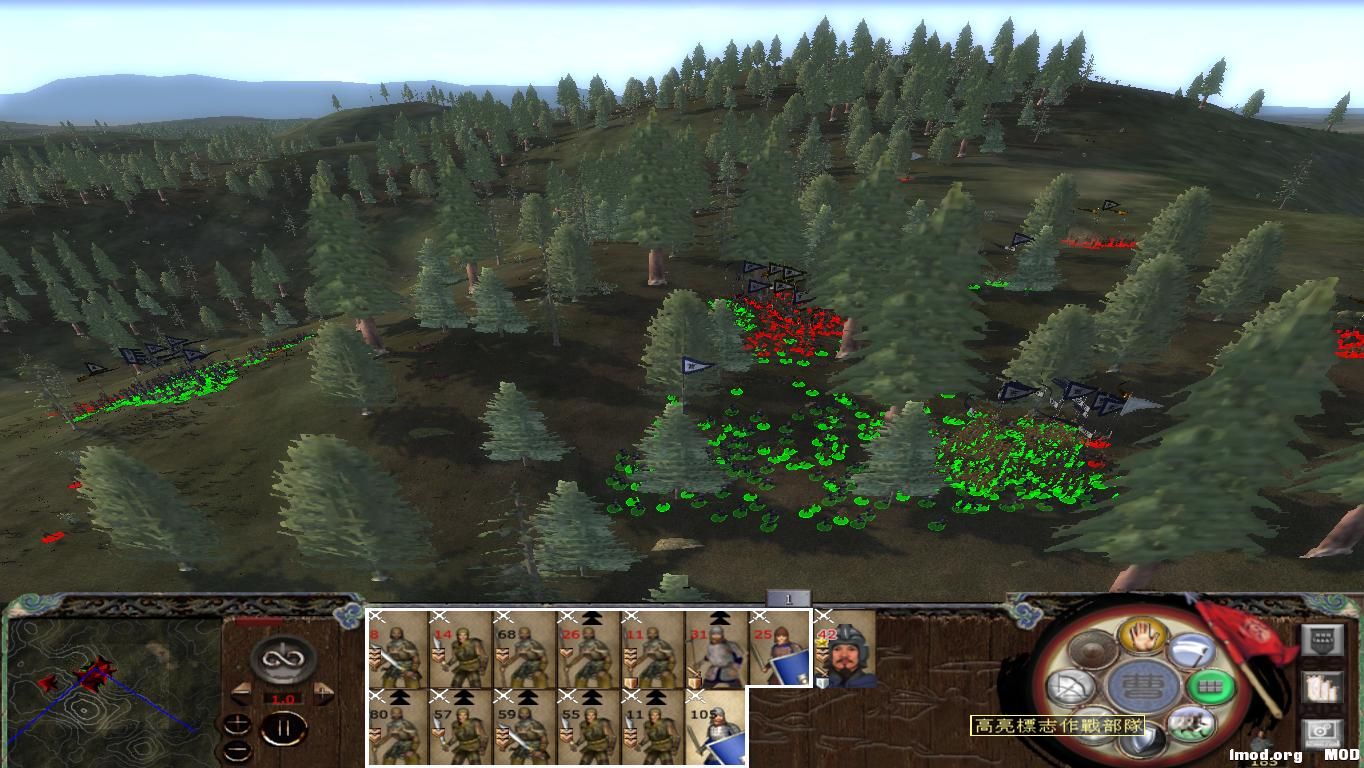Toggle the unit banner display button

pos(1322,640)
